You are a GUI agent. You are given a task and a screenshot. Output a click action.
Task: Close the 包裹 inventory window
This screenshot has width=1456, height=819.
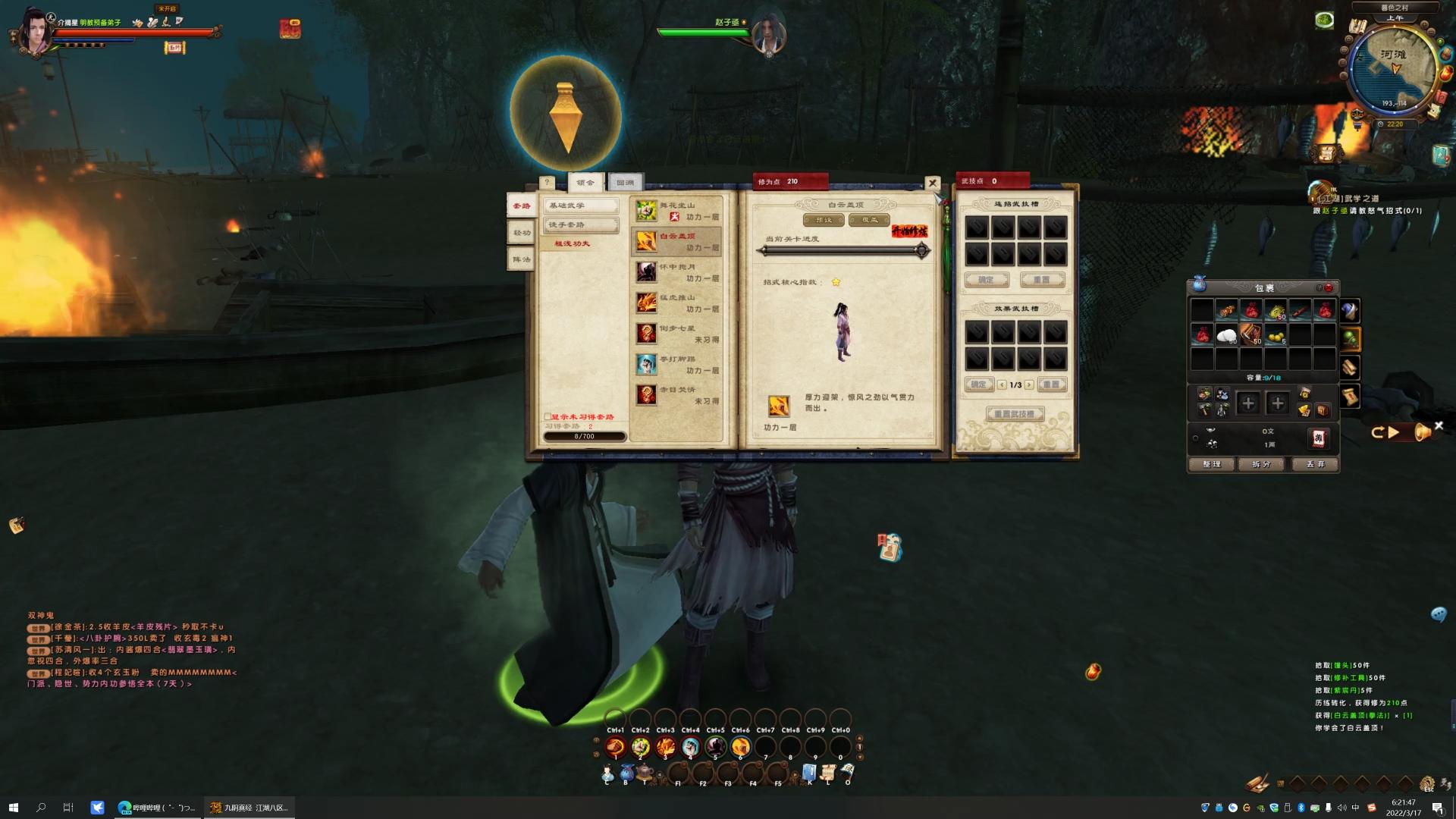coord(1329,287)
